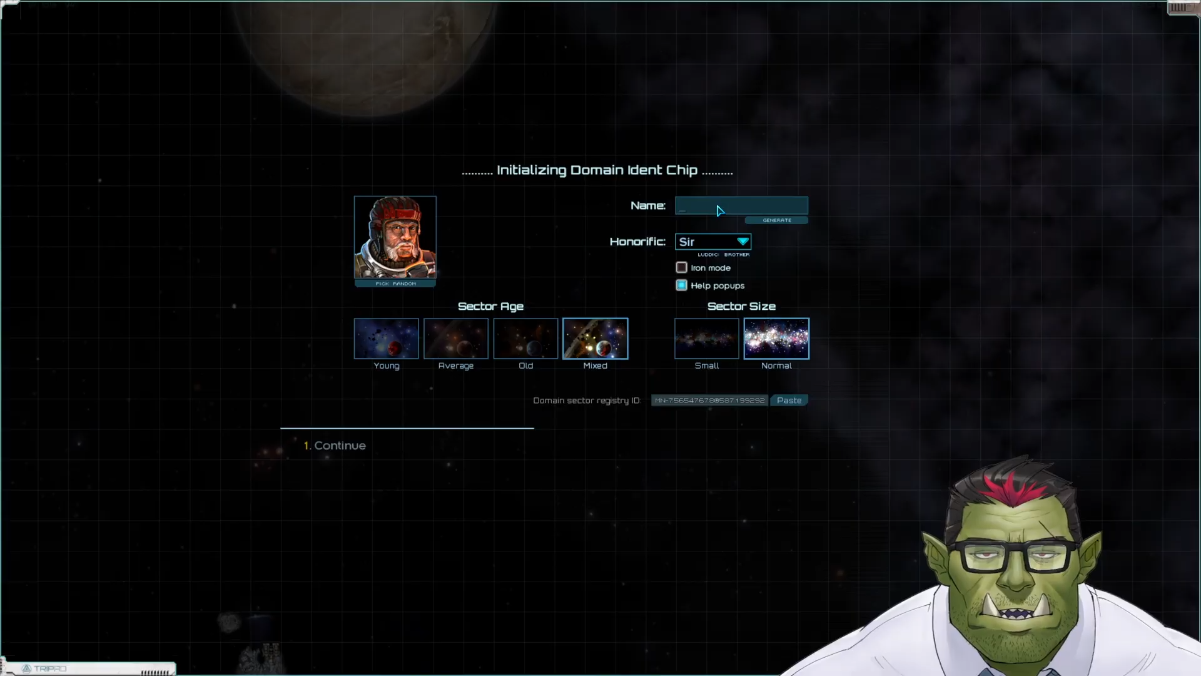Screen dimensions: 1201x676
Task: Select the Luddic honorific option
Action: (708, 255)
